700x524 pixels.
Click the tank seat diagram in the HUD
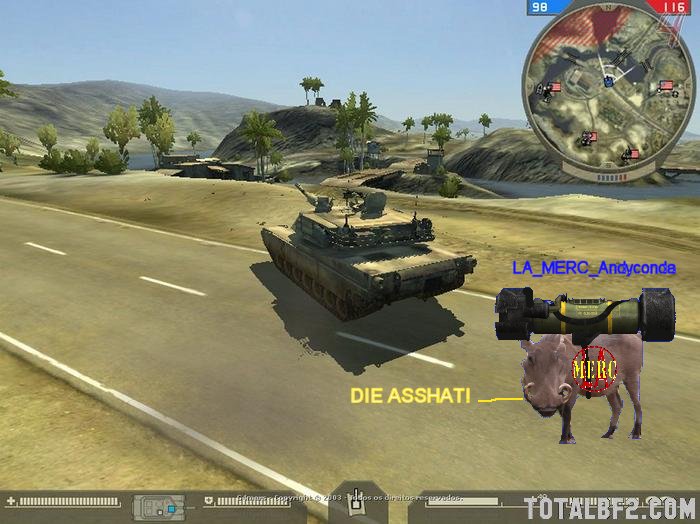click(x=162, y=504)
